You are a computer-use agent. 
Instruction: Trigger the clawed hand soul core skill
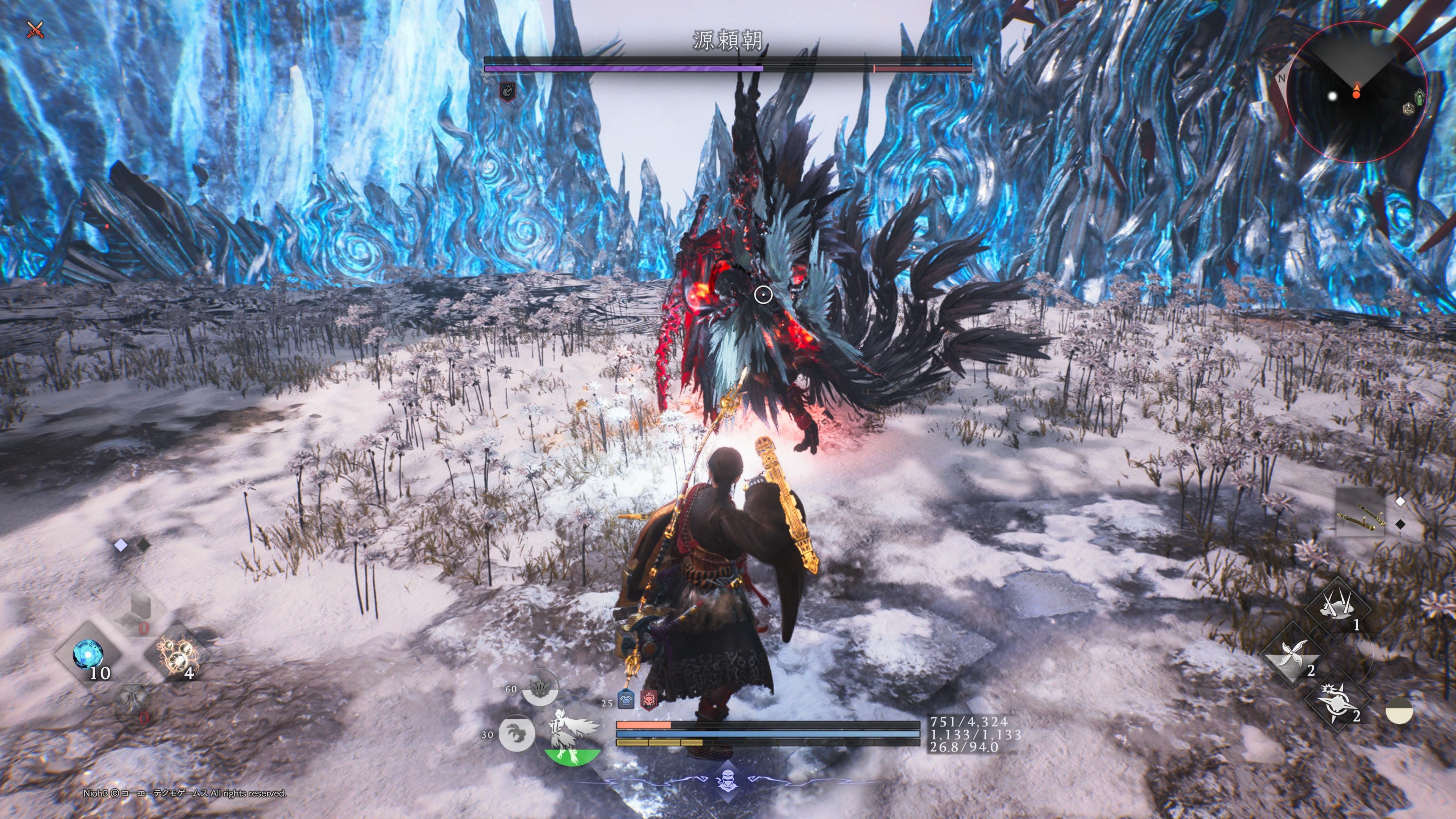point(516,734)
